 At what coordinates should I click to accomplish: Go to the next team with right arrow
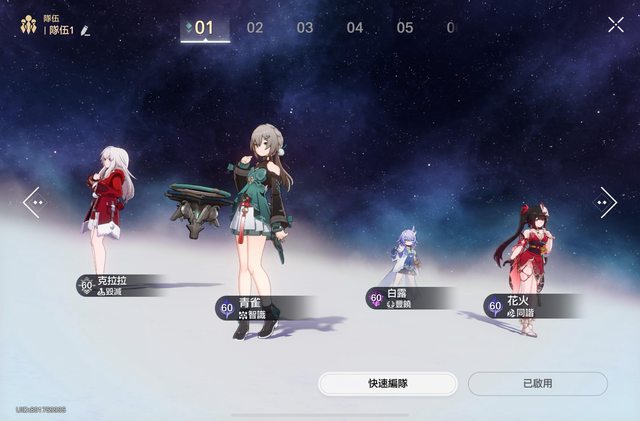tap(606, 202)
